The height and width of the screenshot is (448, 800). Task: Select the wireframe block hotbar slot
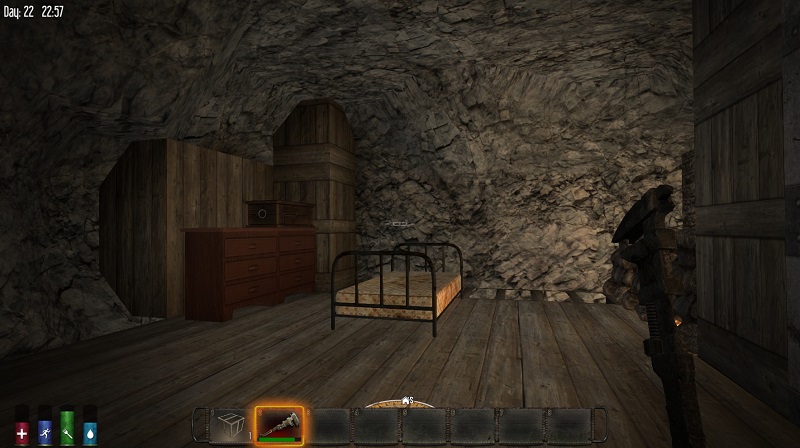point(230,425)
